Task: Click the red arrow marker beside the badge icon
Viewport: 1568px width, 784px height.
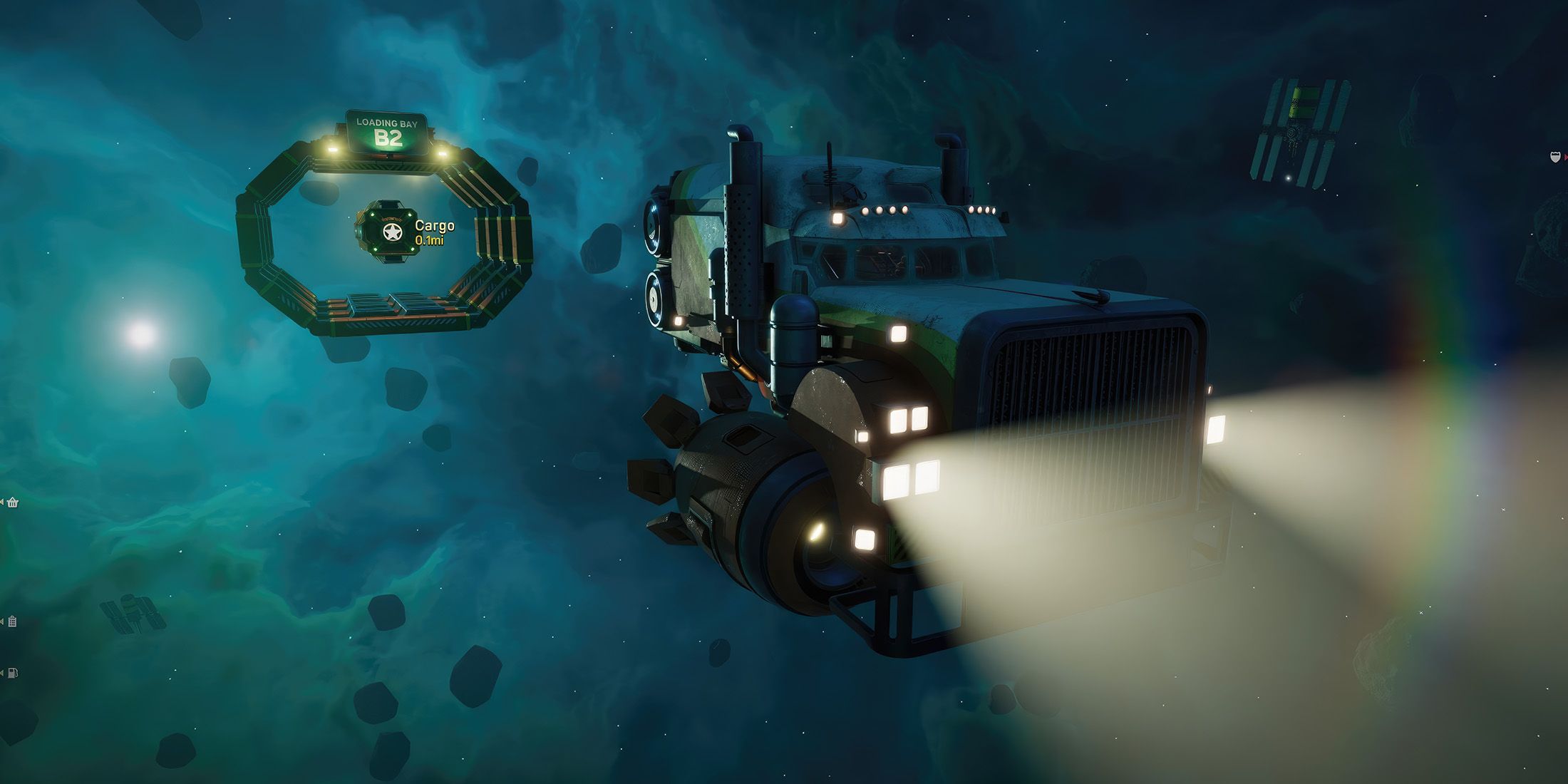Action: coord(1566,158)
